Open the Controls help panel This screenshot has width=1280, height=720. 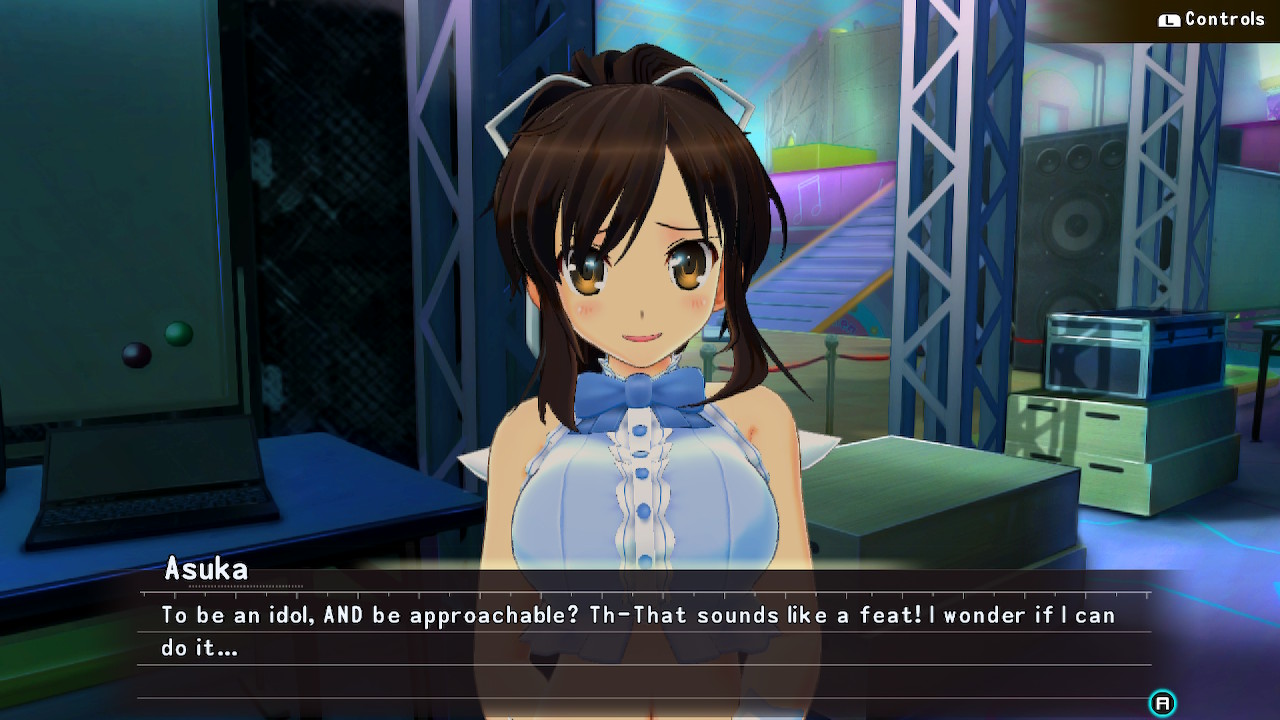[1212, 20]
